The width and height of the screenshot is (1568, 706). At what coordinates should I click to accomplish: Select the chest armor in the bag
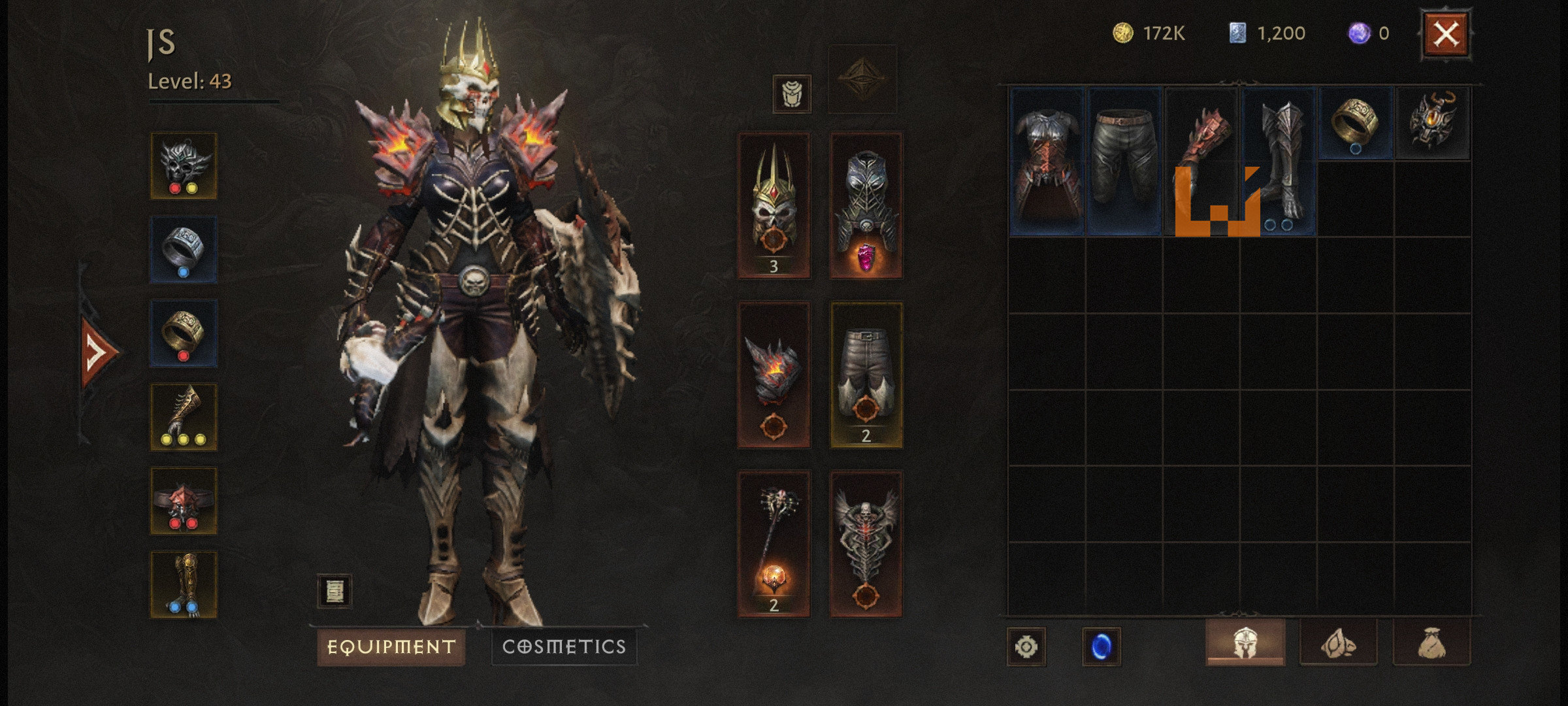tap(1047, 161)
